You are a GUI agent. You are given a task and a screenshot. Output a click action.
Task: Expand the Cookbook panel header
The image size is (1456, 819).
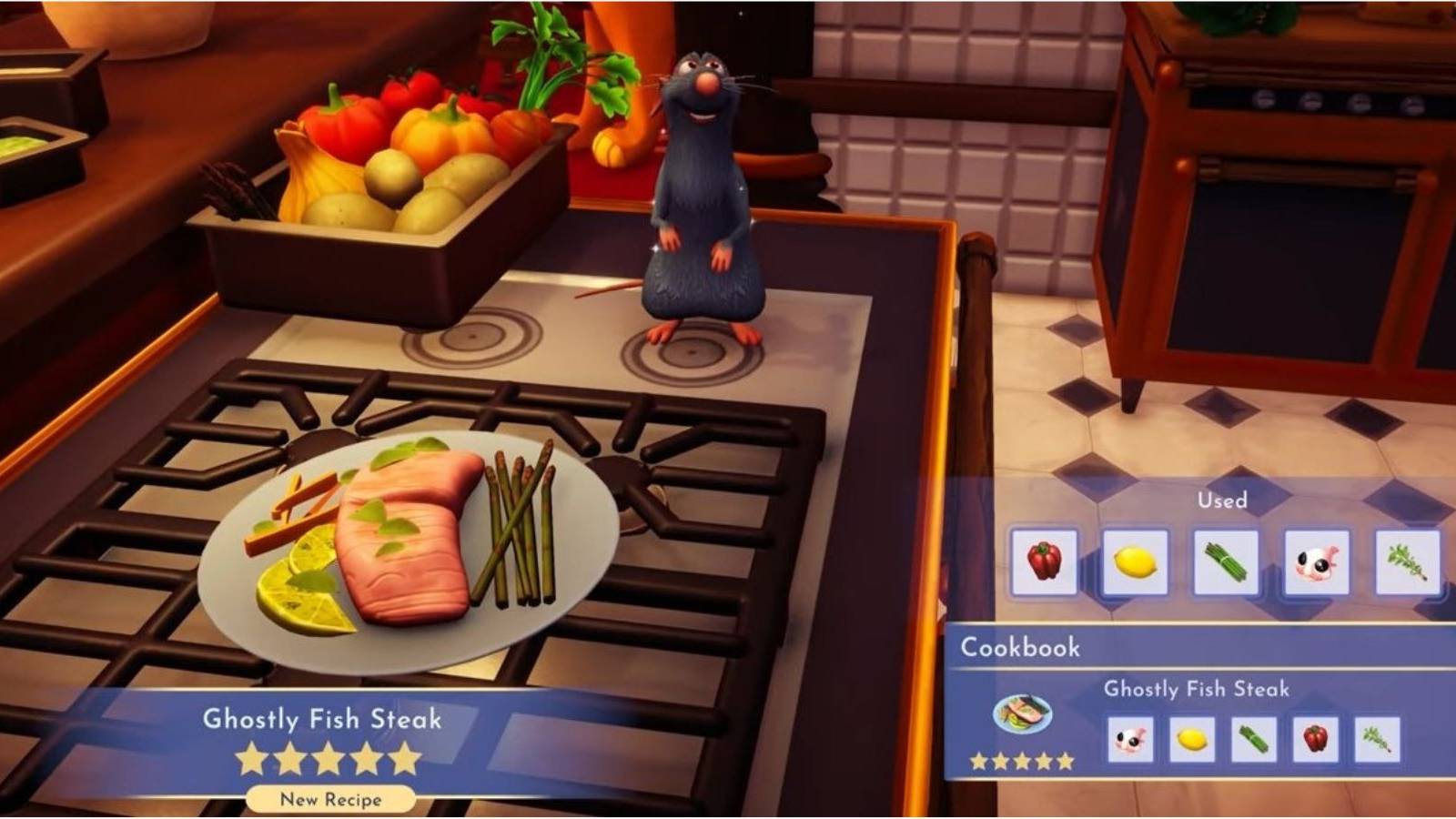pyautogui.click(x=1019, y=648)
